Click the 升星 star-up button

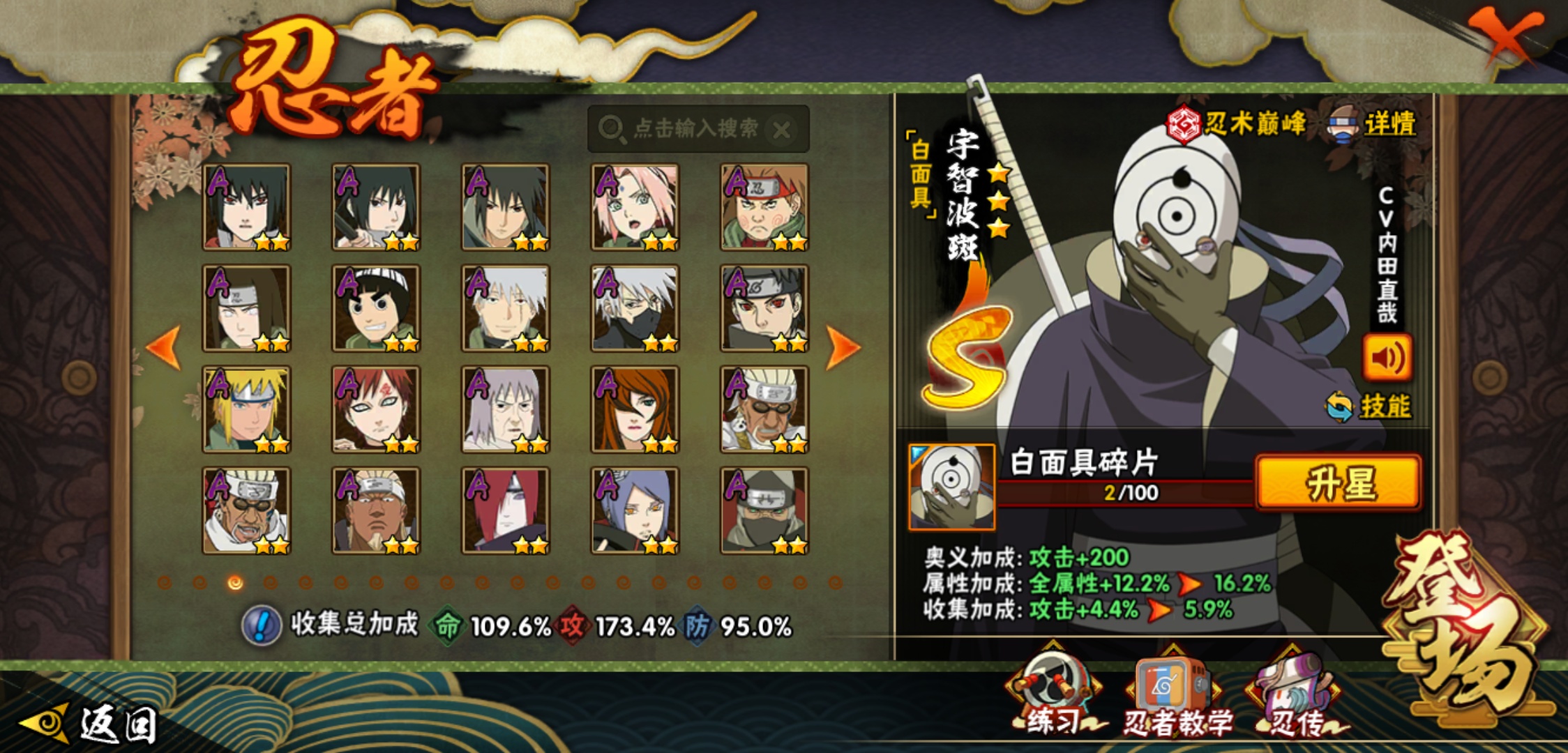[x=1338, y=482]
